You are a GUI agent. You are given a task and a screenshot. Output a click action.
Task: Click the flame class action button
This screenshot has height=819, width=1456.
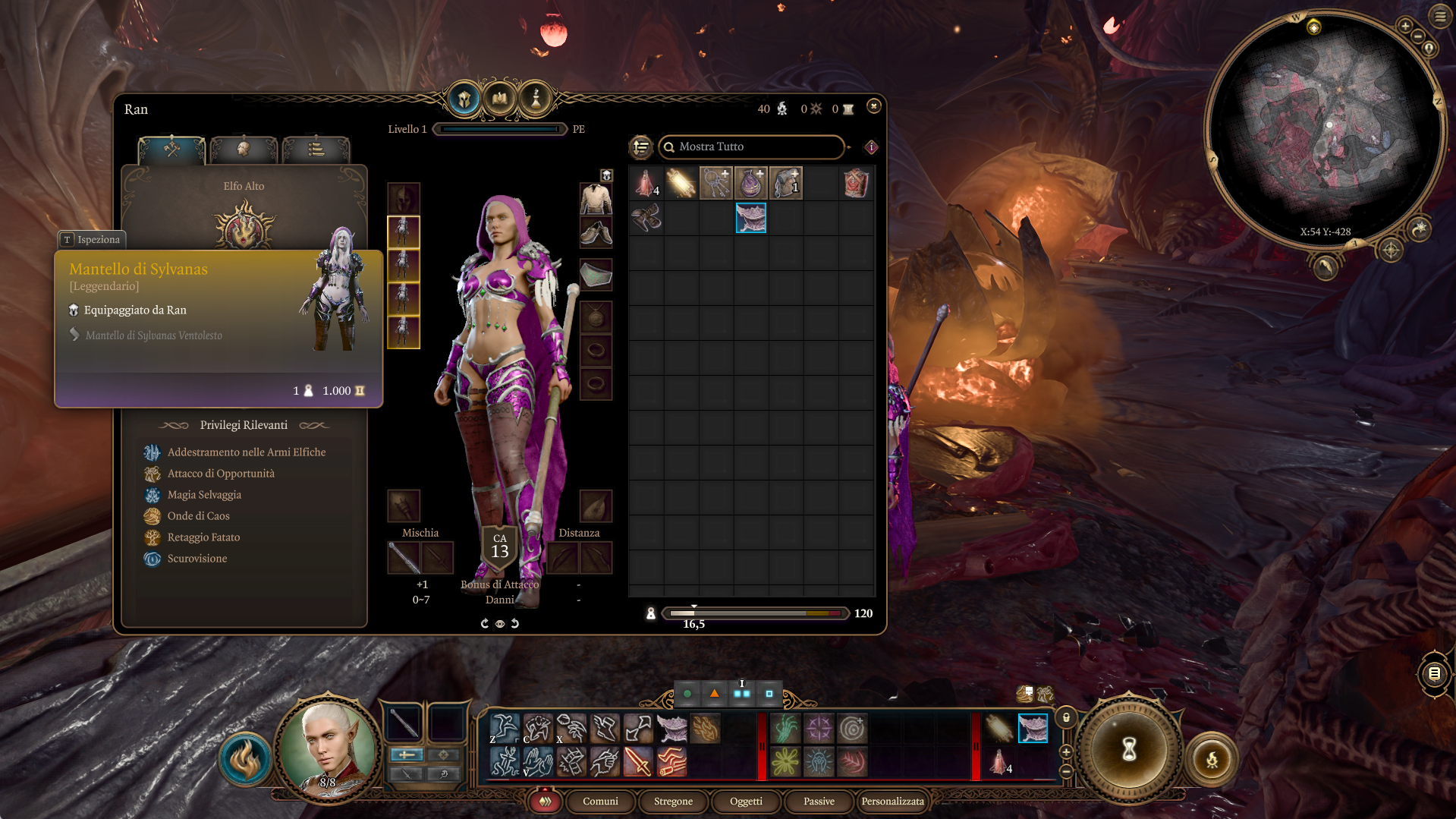click(x=245, y=759)
